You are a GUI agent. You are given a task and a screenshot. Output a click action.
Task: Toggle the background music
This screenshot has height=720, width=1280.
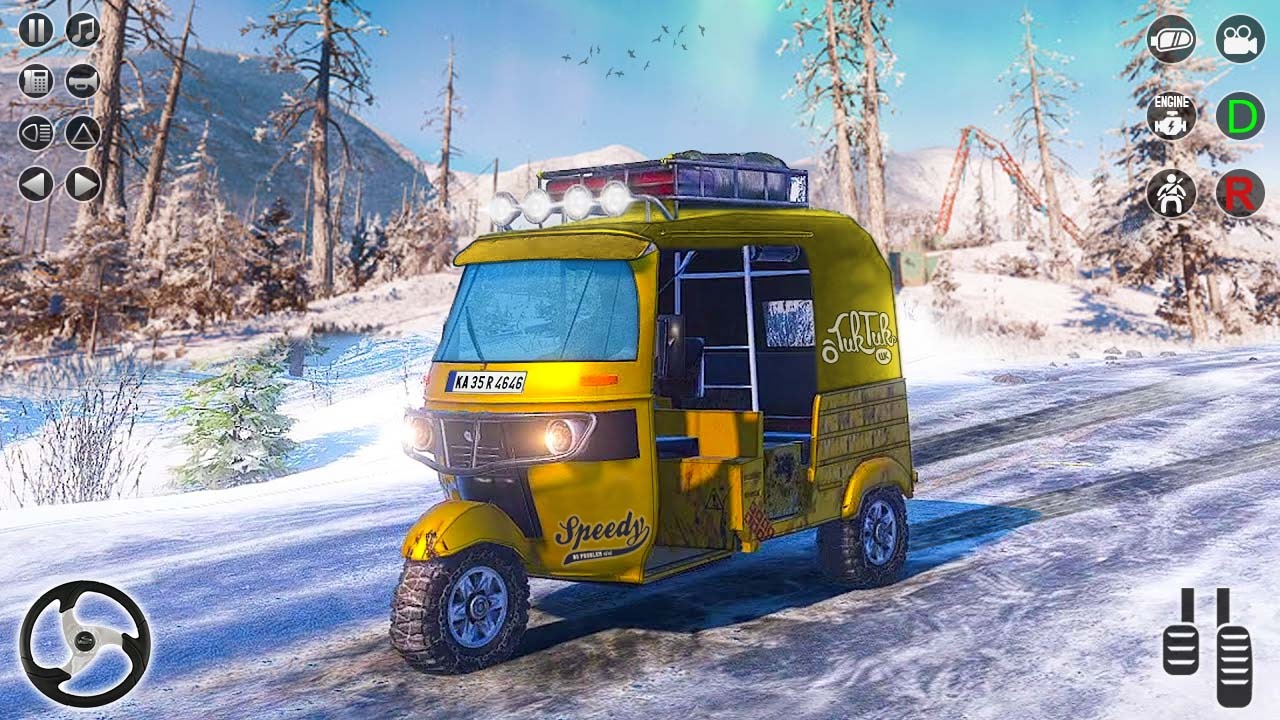83,30
